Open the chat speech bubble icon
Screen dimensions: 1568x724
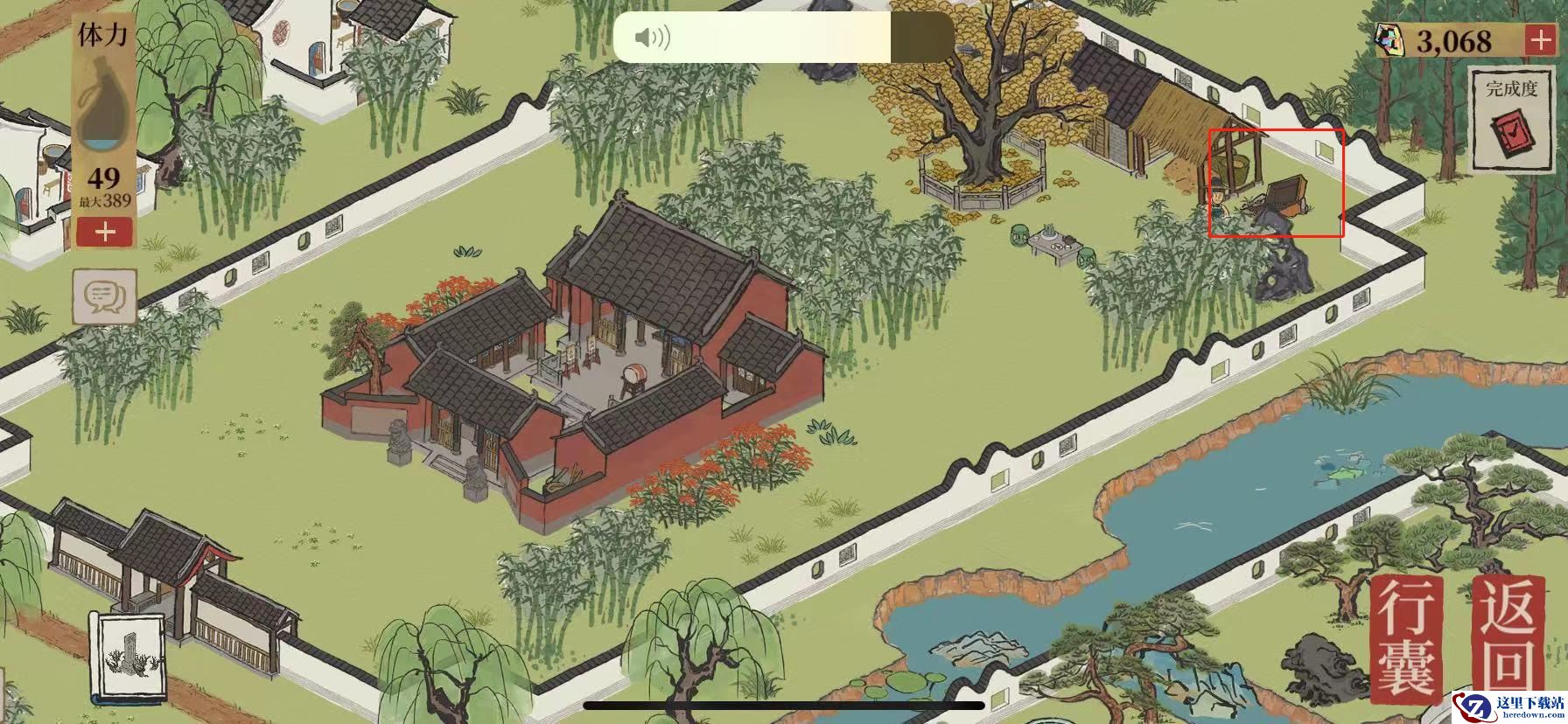click(105, 296)
